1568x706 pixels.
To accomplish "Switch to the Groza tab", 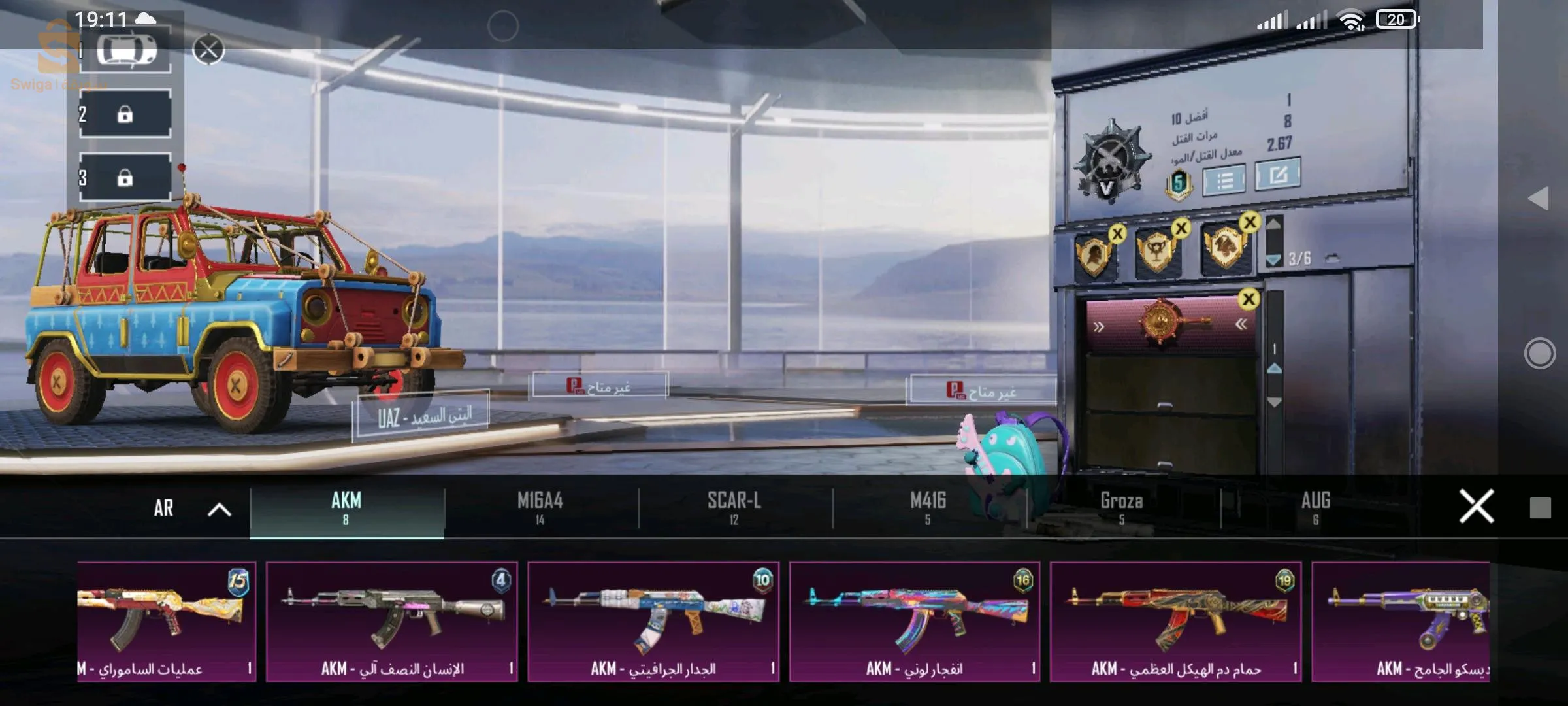I will tap(1121, 508).
